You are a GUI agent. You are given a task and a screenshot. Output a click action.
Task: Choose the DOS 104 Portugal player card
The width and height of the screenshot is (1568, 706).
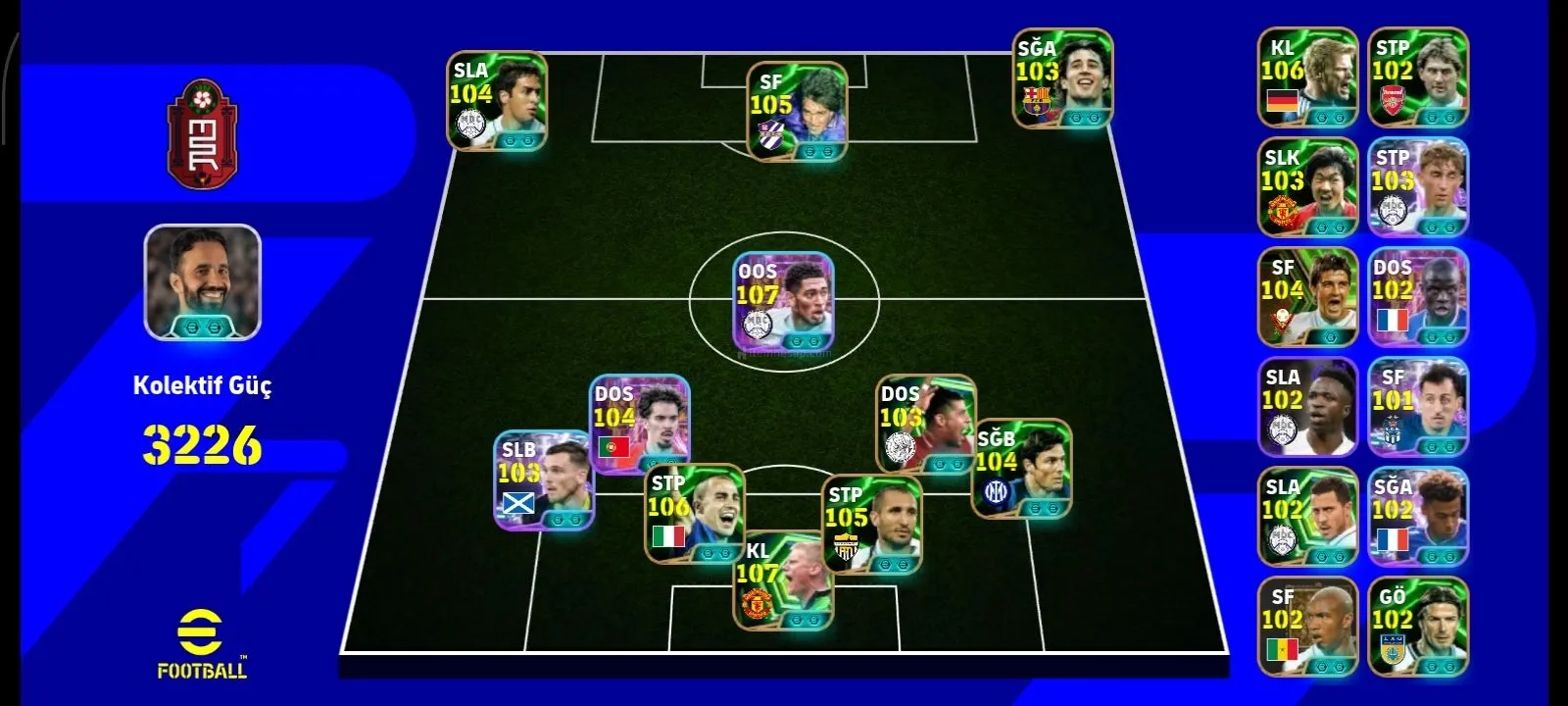click(640, 424)
